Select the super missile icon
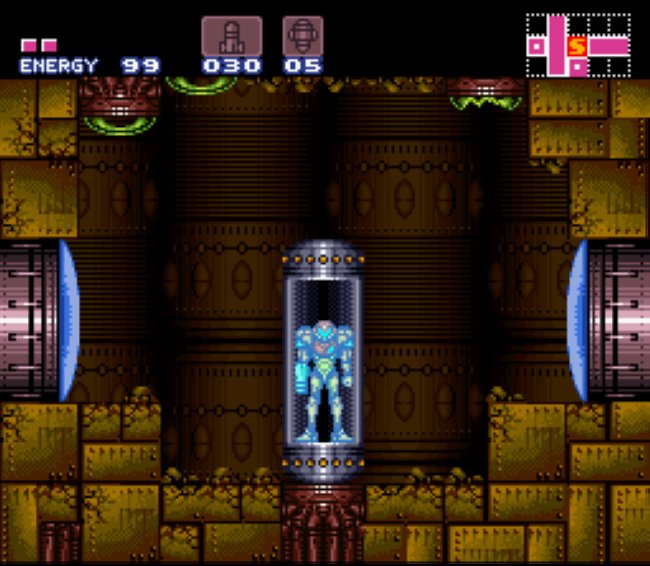This screenshot has height=566, width=650. coord(302,36)
